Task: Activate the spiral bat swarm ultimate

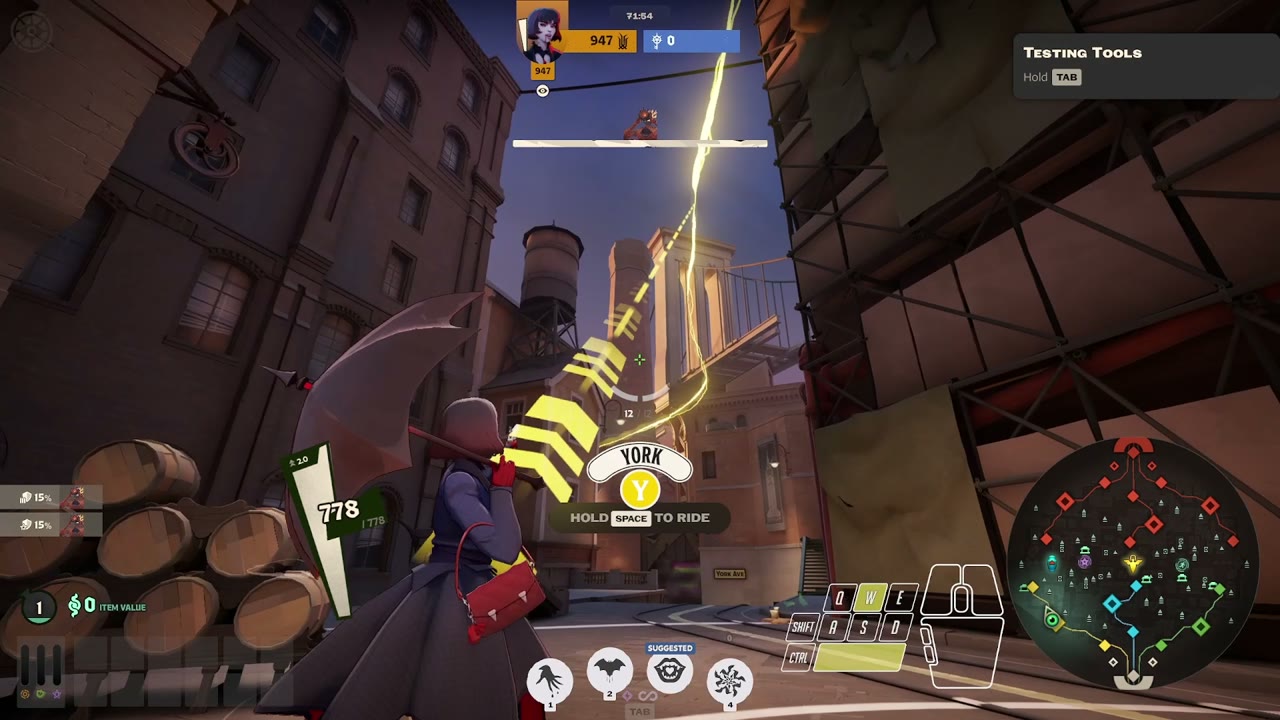Action: pyautogui.click(x=730, y=681)
